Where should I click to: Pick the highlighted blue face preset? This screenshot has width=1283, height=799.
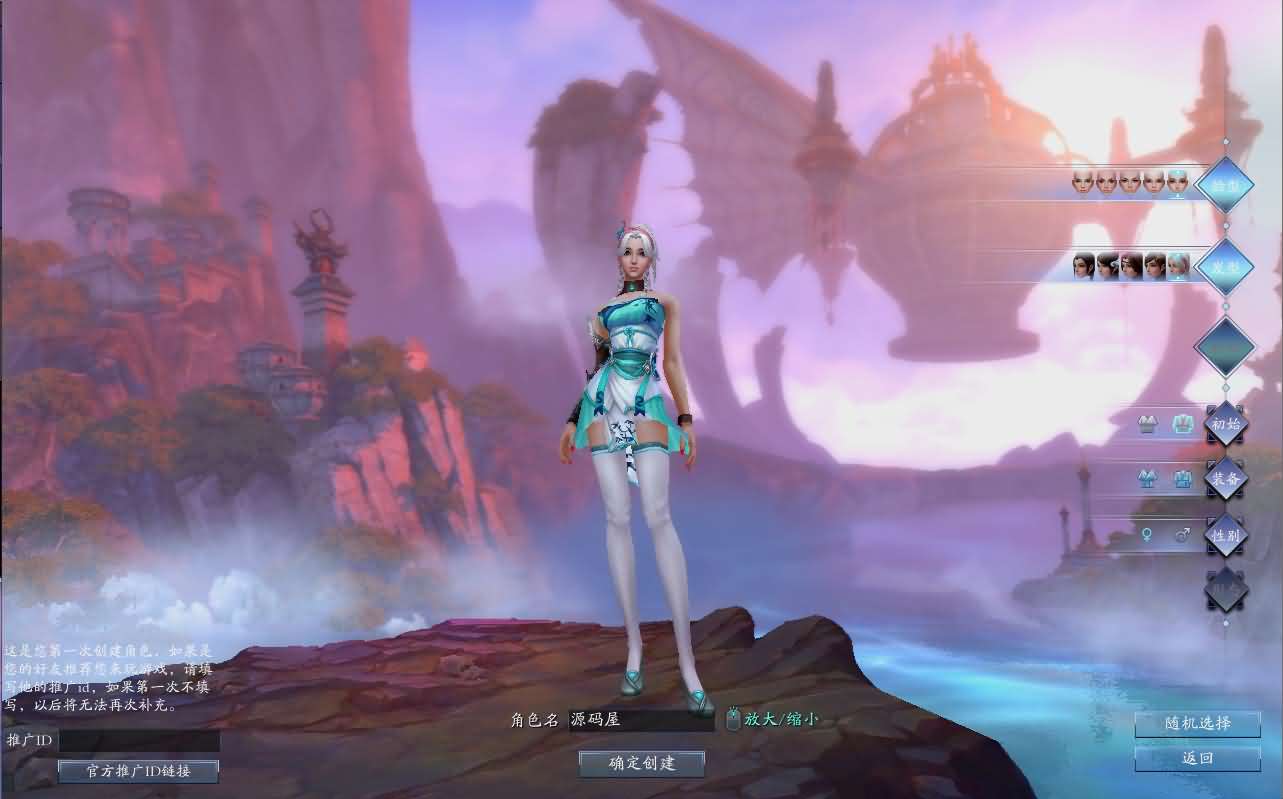[1177, 182]
